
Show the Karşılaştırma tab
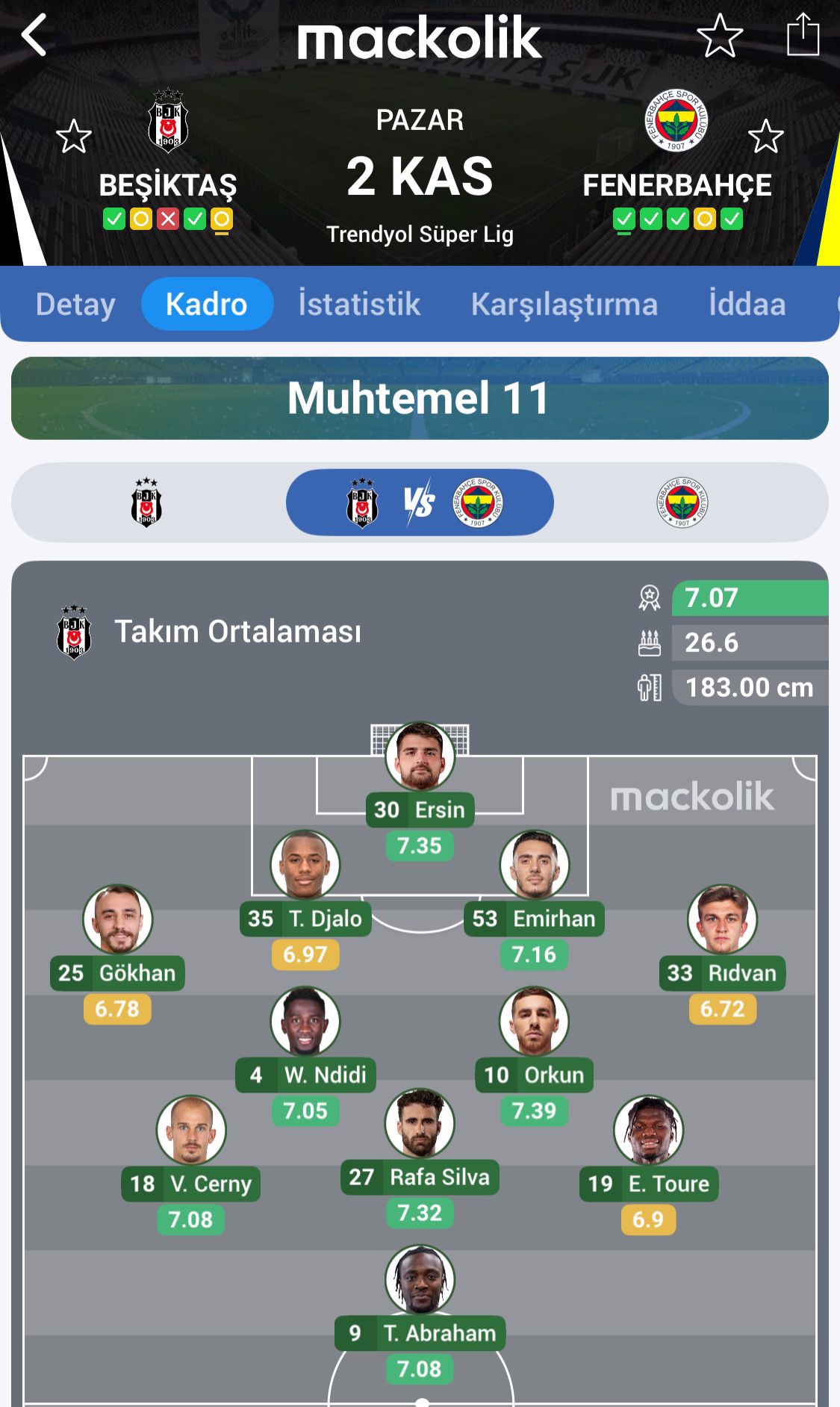564,304
